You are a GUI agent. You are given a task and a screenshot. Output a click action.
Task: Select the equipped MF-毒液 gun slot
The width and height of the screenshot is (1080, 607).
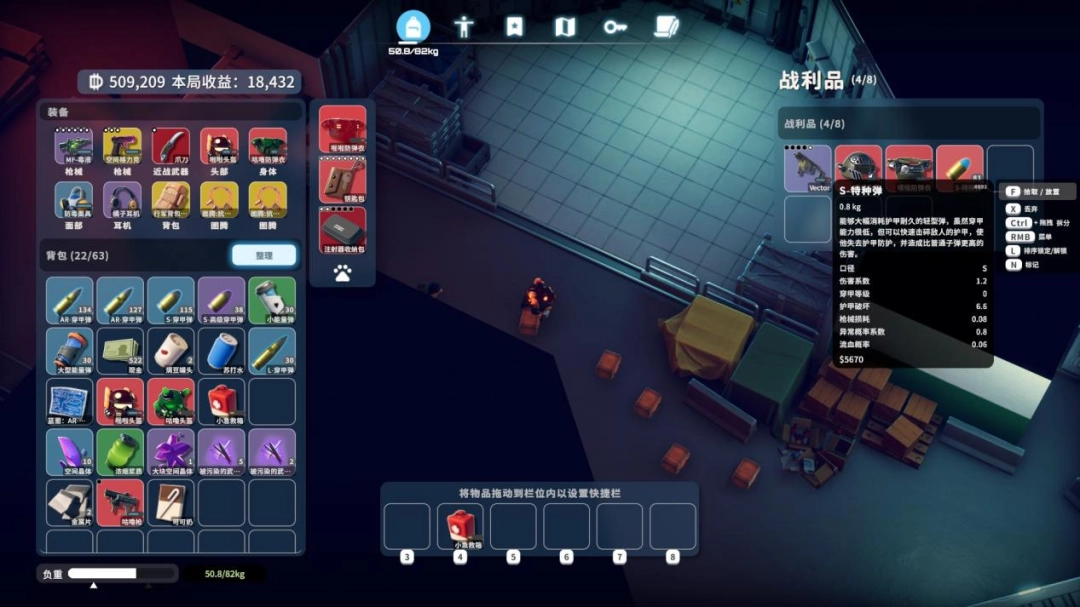[74, 148]
